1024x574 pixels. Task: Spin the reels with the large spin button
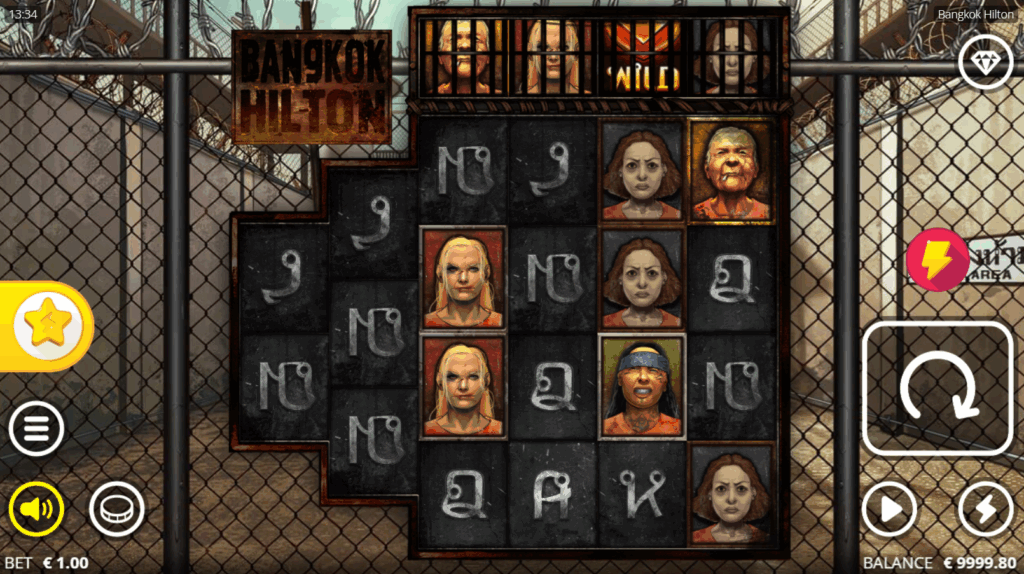click(x=937, y=388)
